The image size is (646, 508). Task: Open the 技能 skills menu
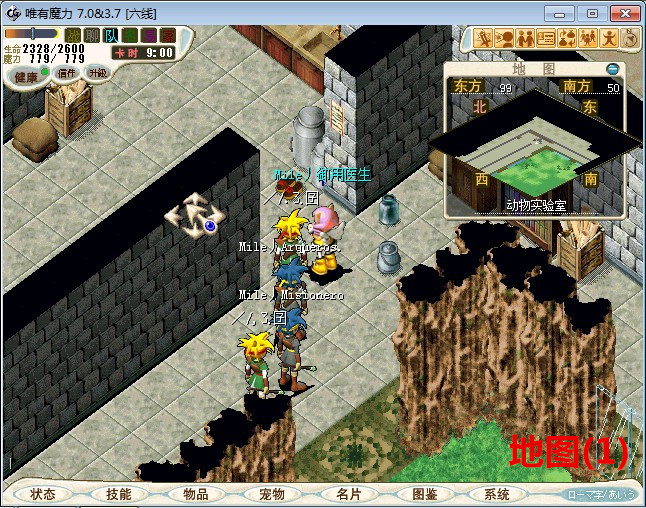click(x=118, y=494)
